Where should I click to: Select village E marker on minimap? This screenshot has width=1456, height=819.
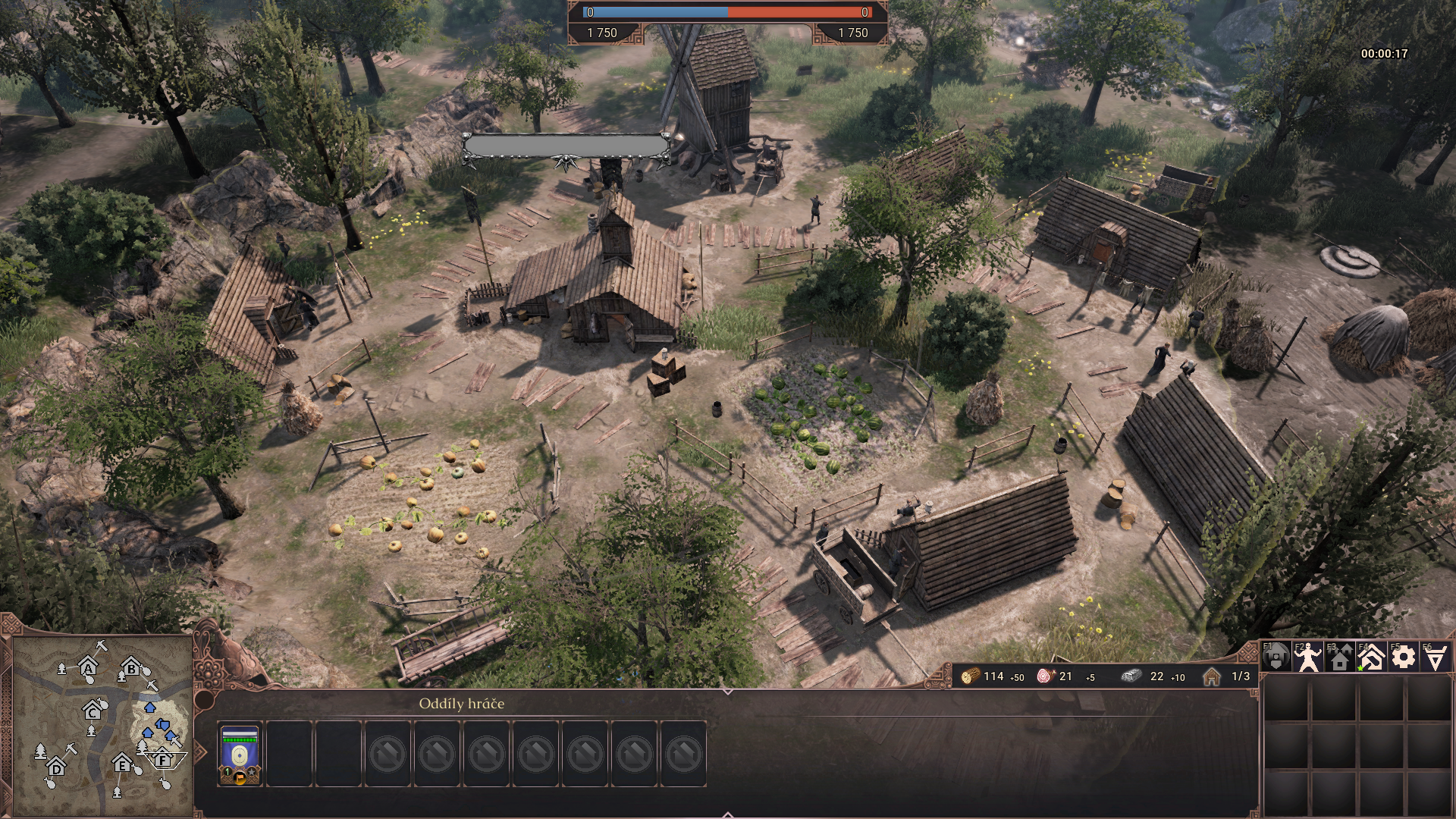[x=122, y=765]
